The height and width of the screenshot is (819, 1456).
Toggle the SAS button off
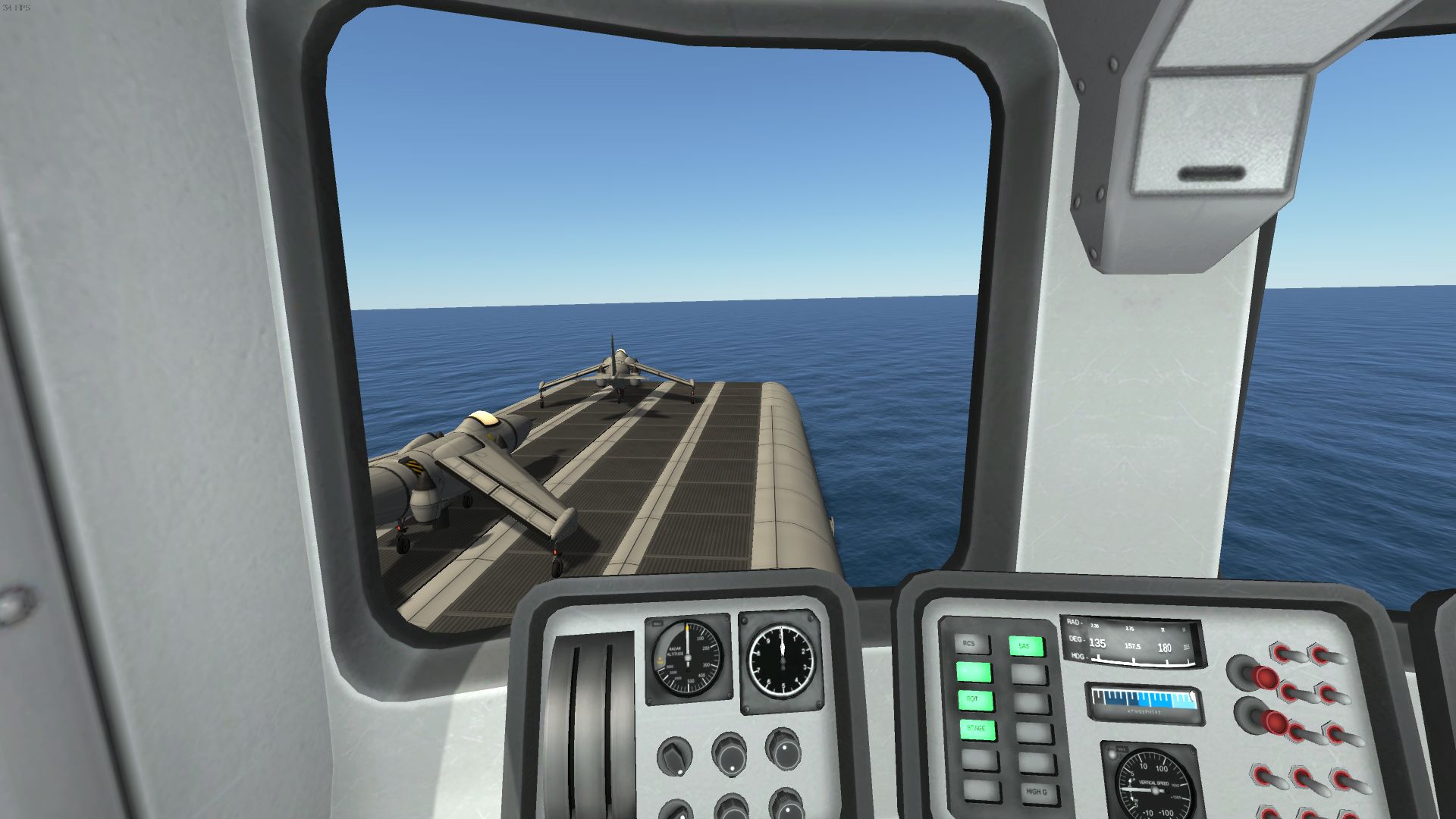(x=1025, y=646)
